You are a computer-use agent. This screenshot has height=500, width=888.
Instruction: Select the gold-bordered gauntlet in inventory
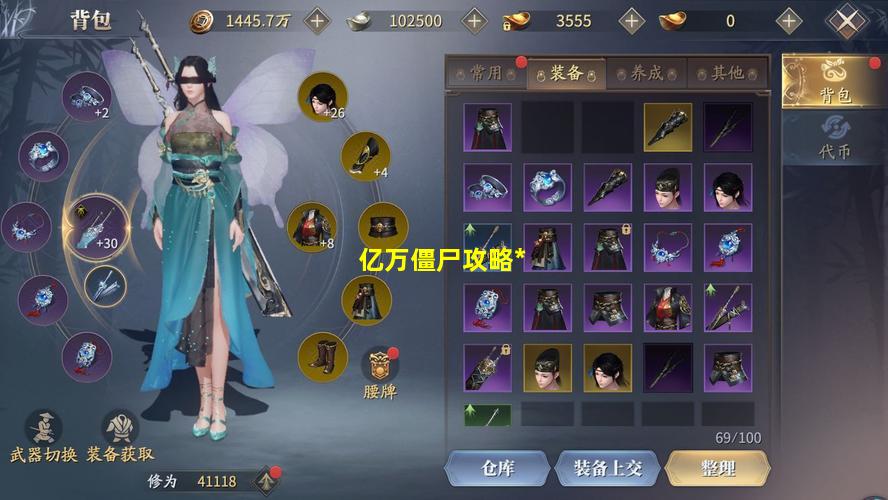(x=667, y=127)
